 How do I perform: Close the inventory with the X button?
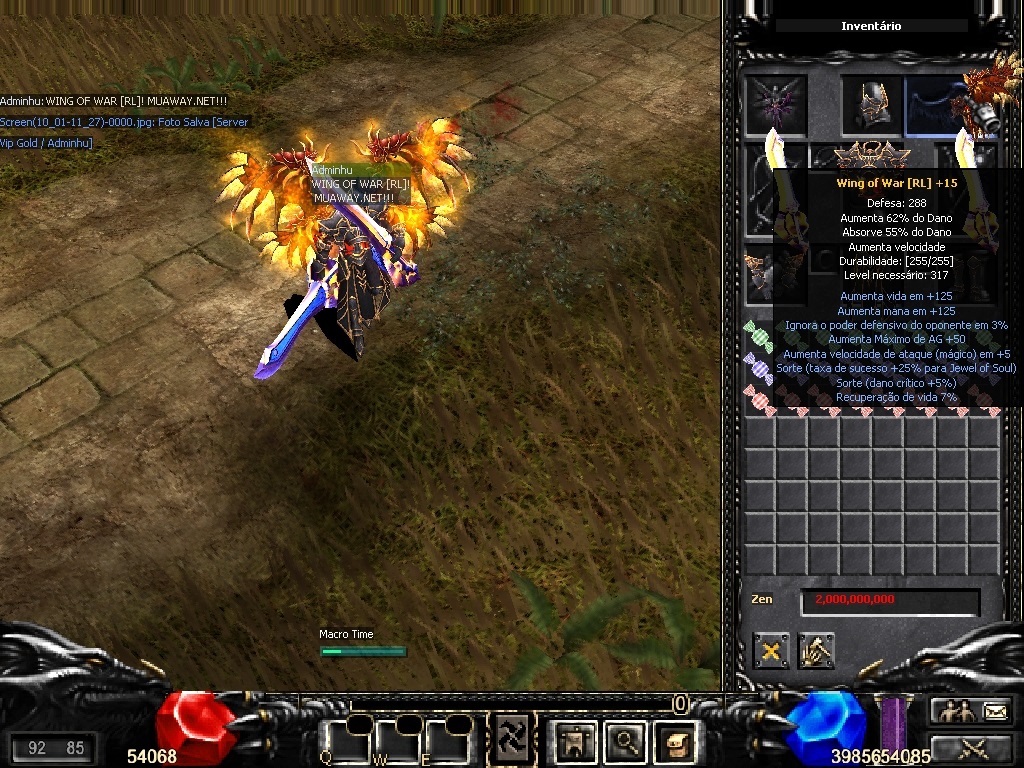[771, 651]
